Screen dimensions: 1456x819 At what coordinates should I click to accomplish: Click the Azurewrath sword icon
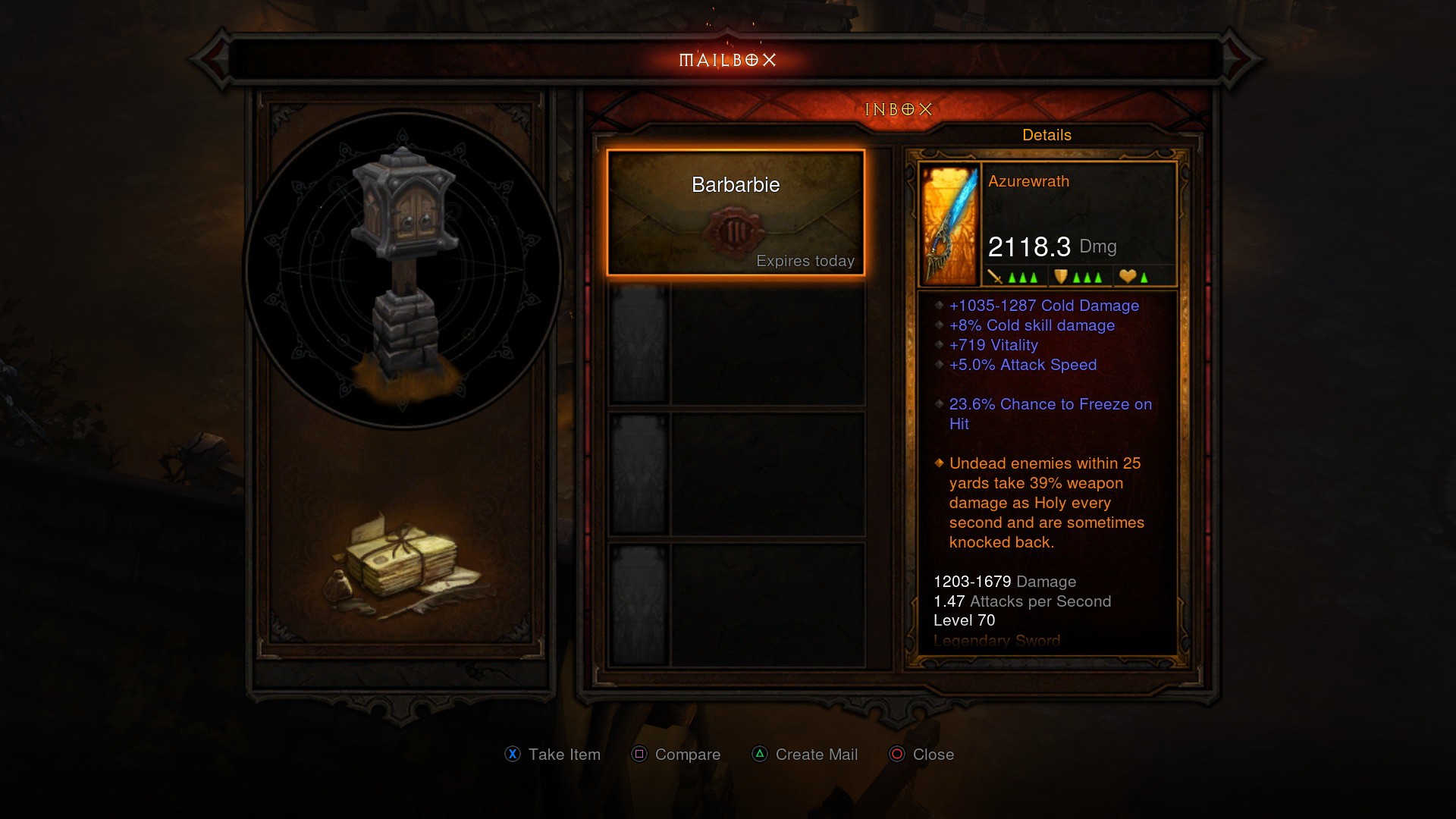click(949, 225)
